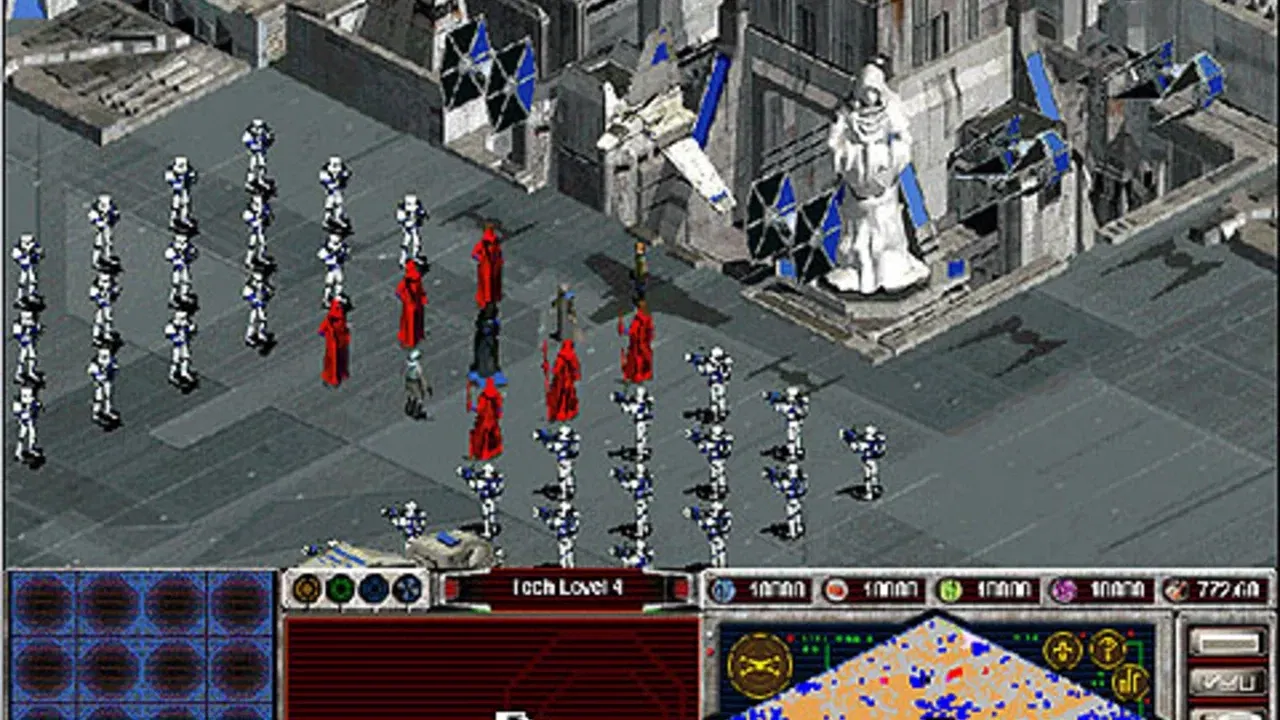The height and width of the screenshot is (720, 1280).
Task: Click the blue shield icon on the command bar
Action: (x=373, y=585)
